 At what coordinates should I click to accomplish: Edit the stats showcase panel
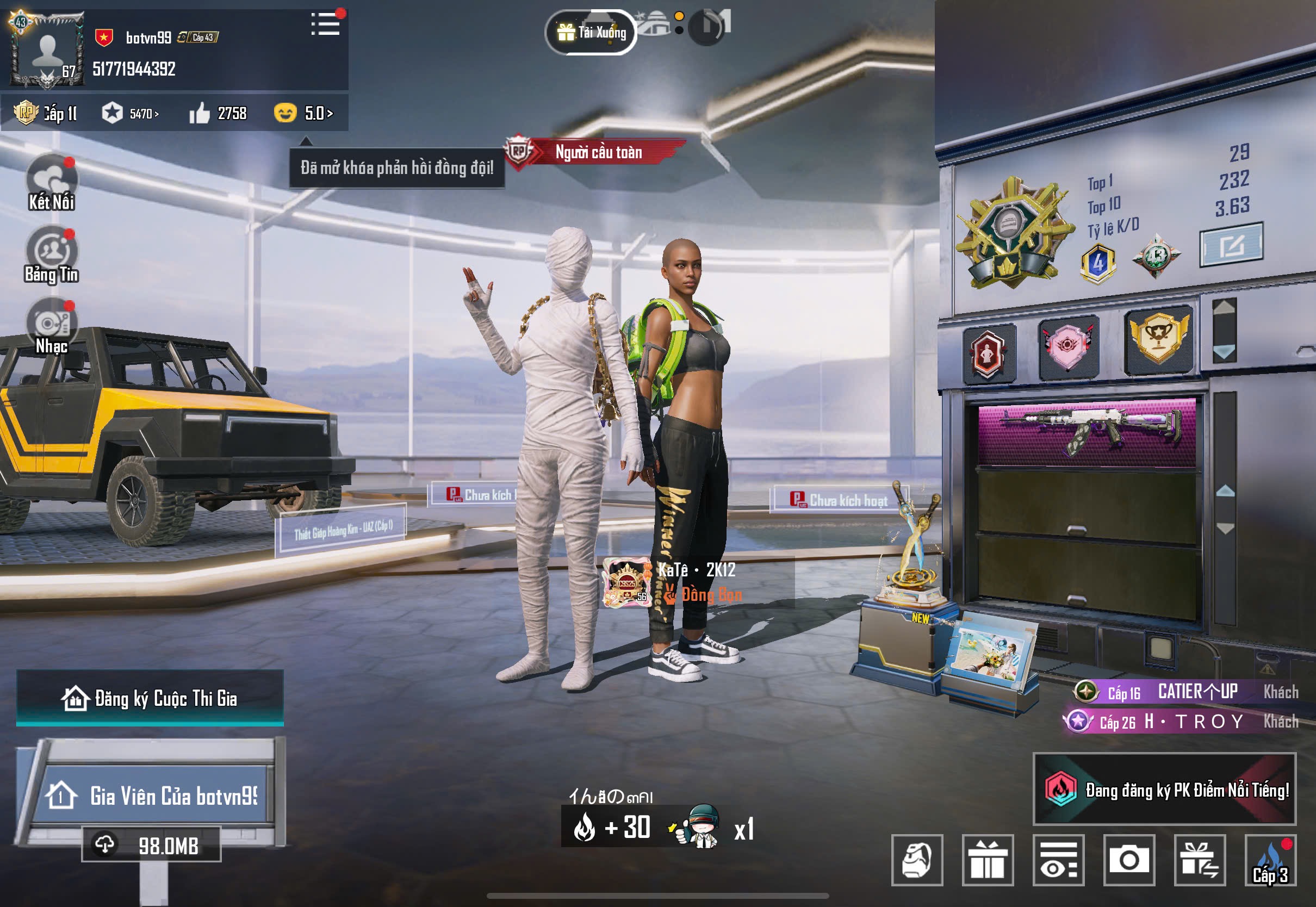click(x=1231, y=245)
